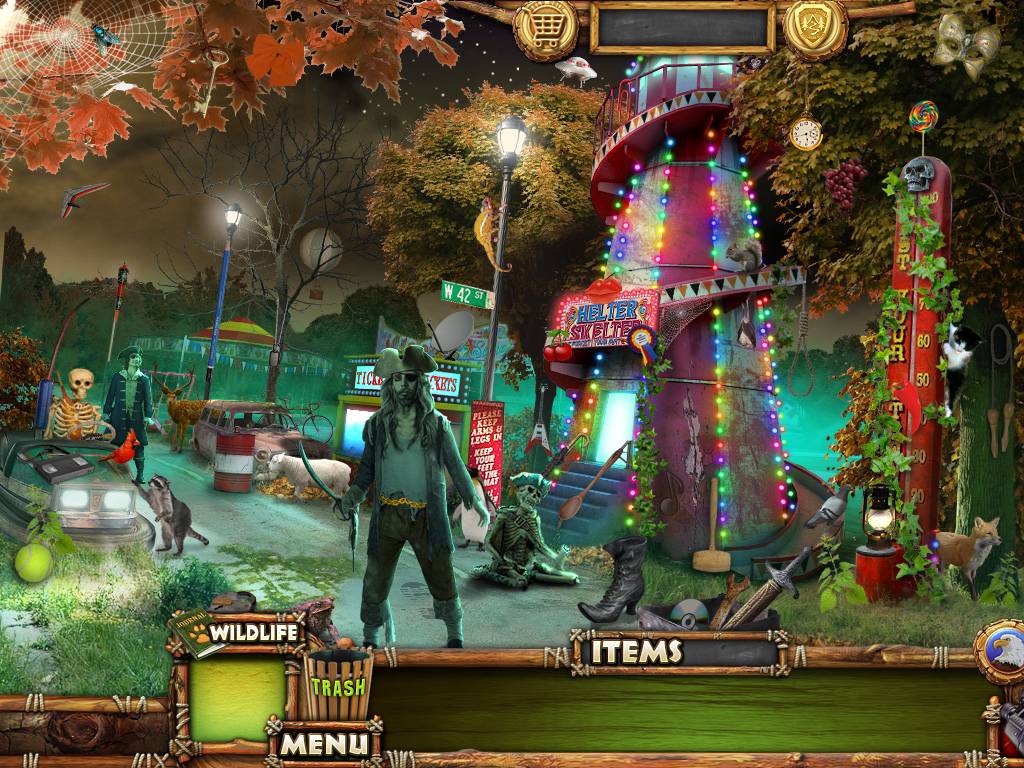
Task: Open the shopping cart store
Action: 546,28
